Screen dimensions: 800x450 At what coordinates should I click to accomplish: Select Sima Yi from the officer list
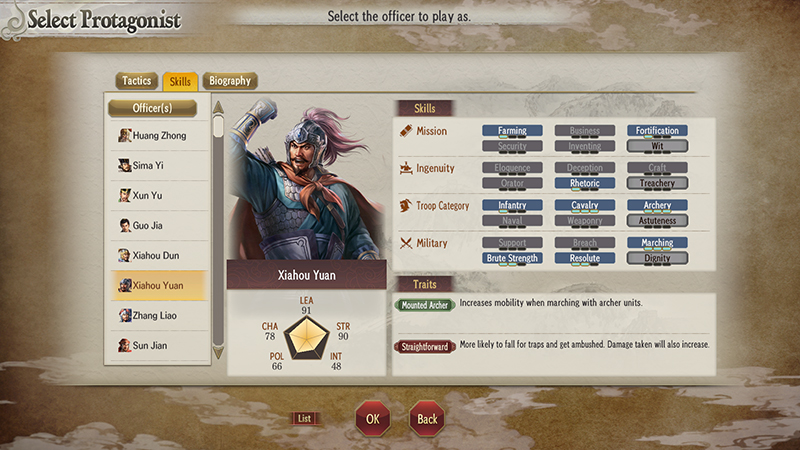click(158, 166)
